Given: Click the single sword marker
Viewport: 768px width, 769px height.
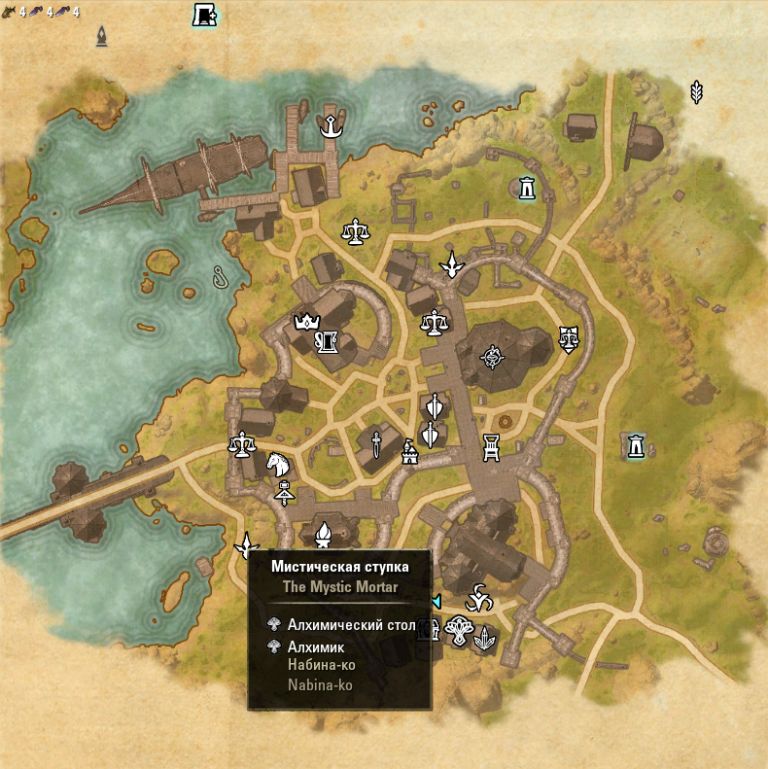Looking at the screenshot, I should coord(376,444).
